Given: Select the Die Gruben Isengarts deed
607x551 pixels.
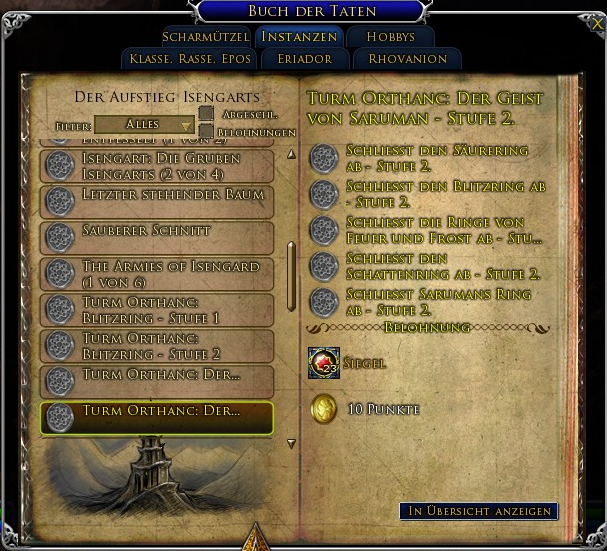Looking at the screenshot, I should click(x=157, y=166).
